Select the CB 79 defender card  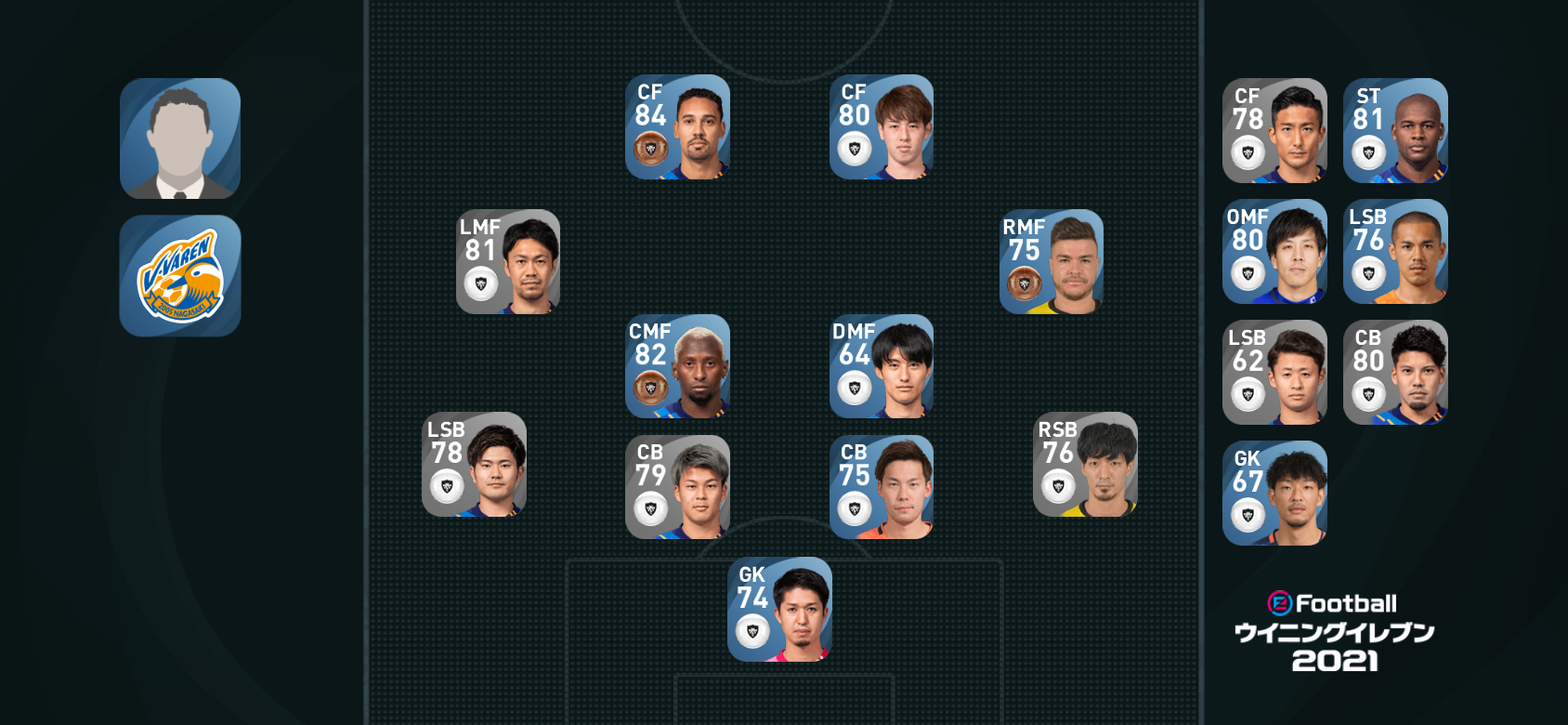pyautogui.click(x=677, y=487)
